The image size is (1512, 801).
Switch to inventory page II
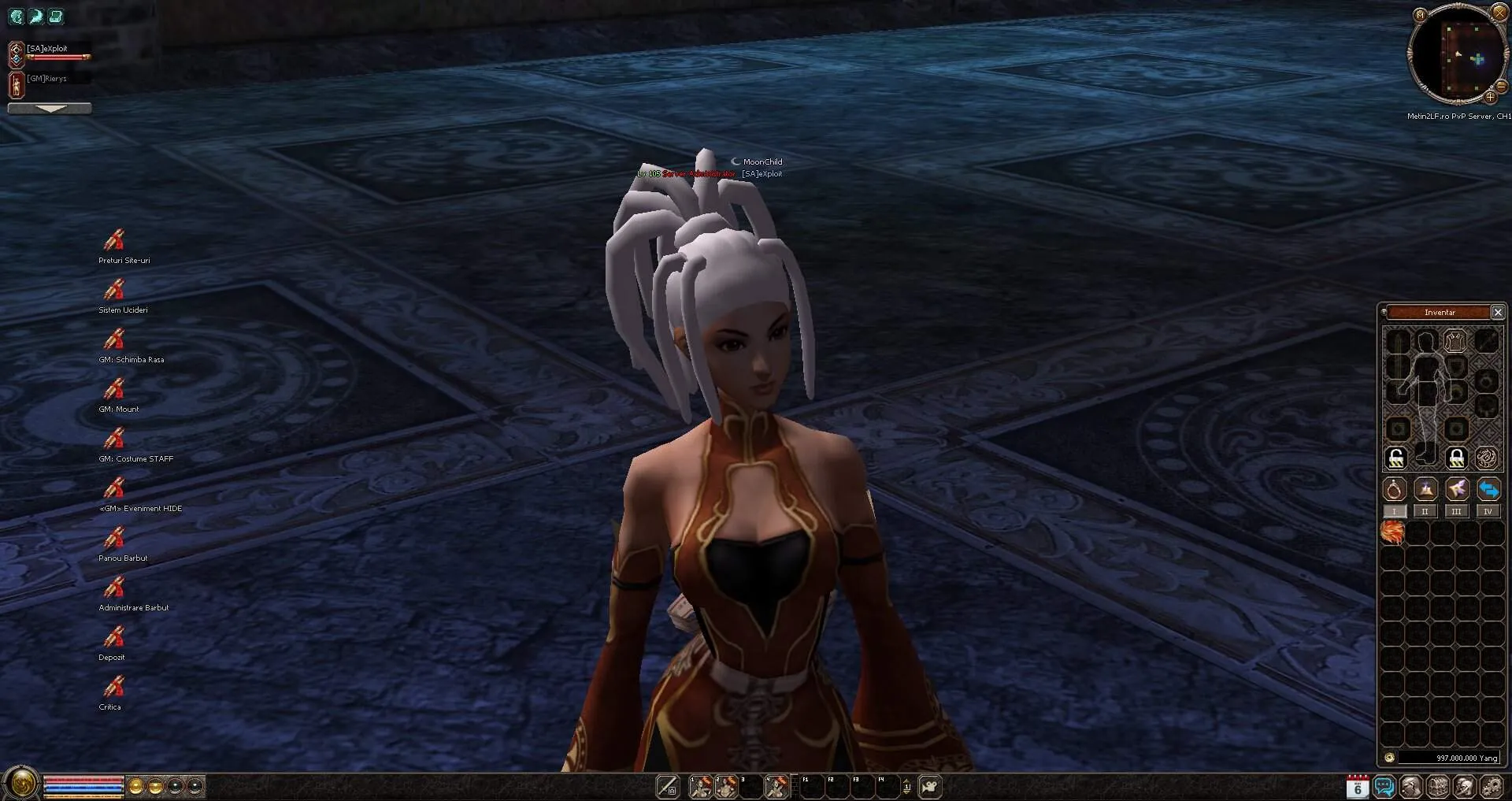click(x=1425, y=511)
